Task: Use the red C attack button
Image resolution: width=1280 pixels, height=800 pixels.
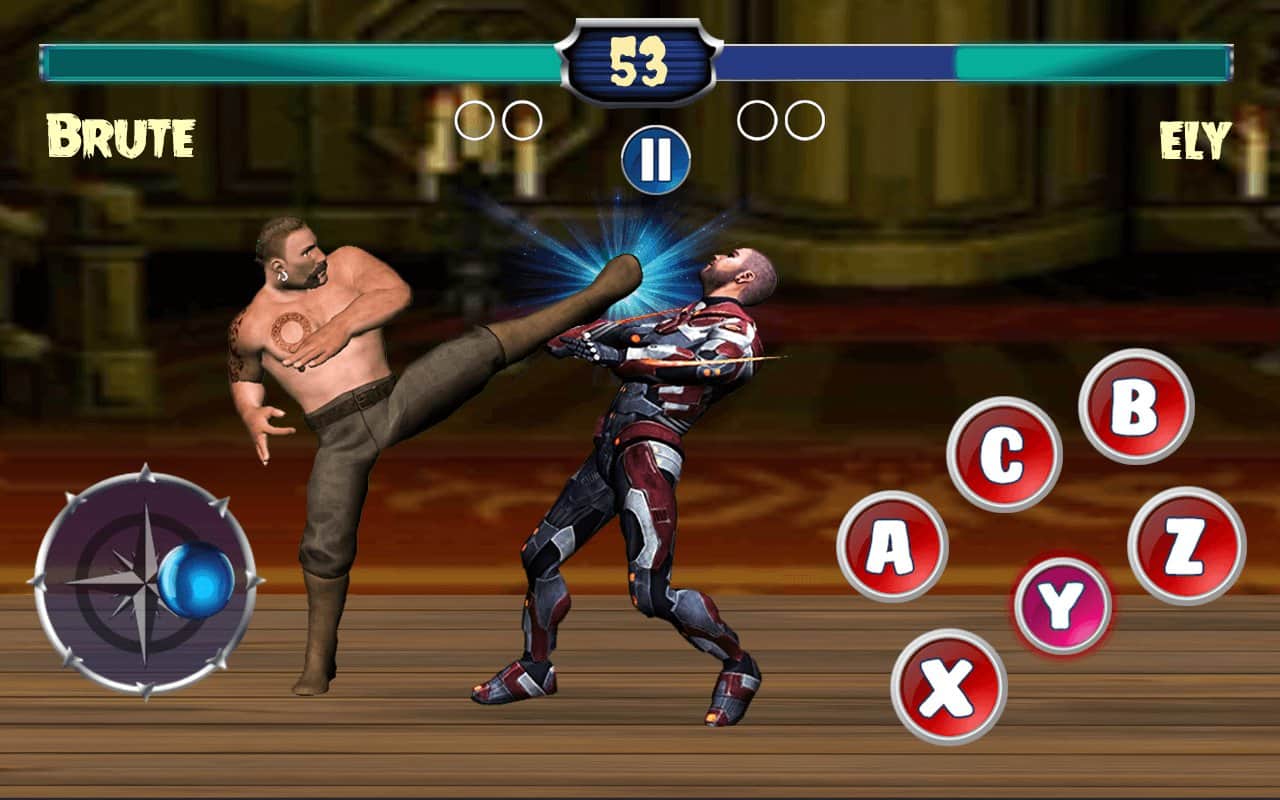Action: [x=1004, y=455]
